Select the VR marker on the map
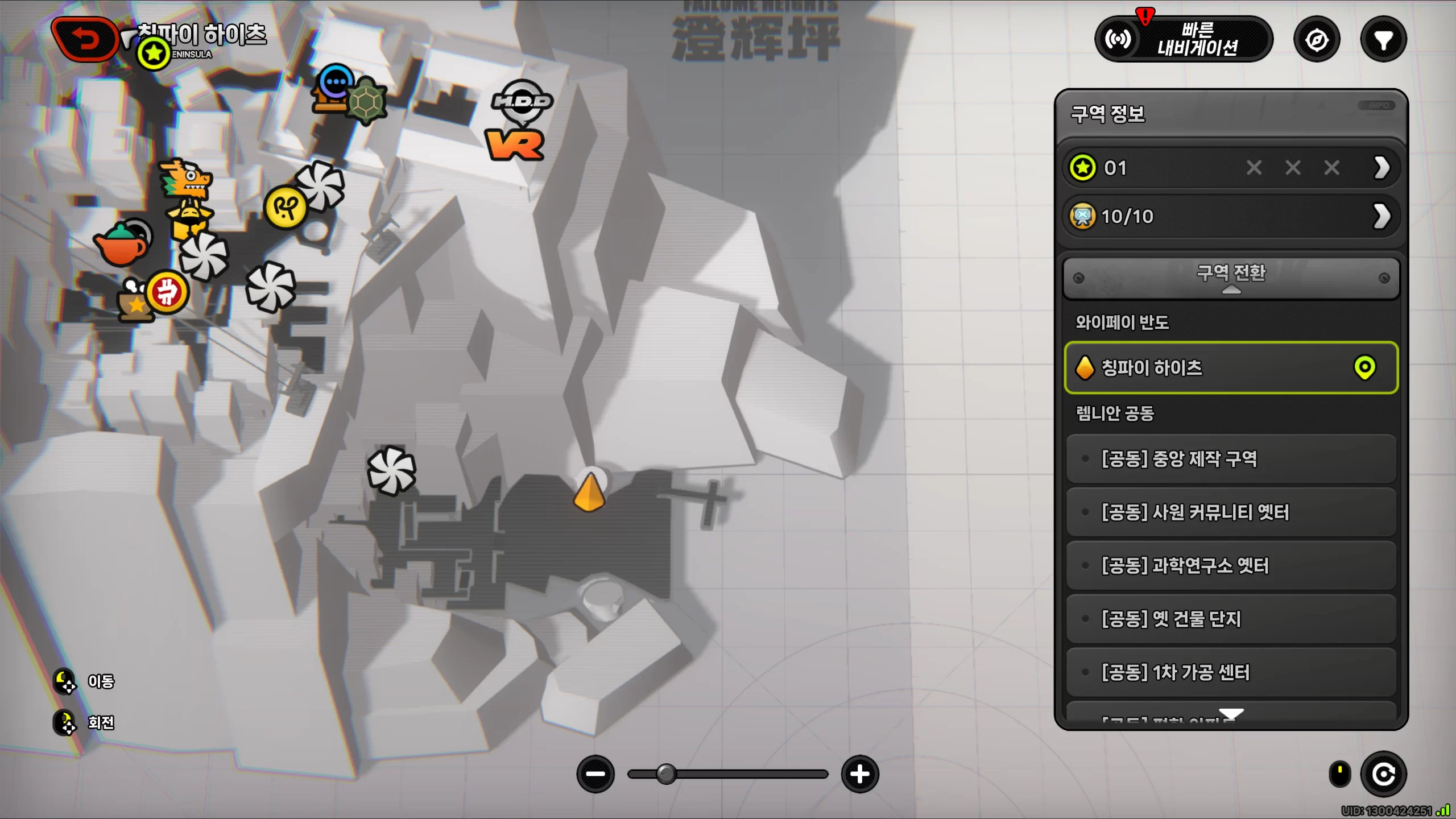1456x819 pixels. tap(515, 145)
